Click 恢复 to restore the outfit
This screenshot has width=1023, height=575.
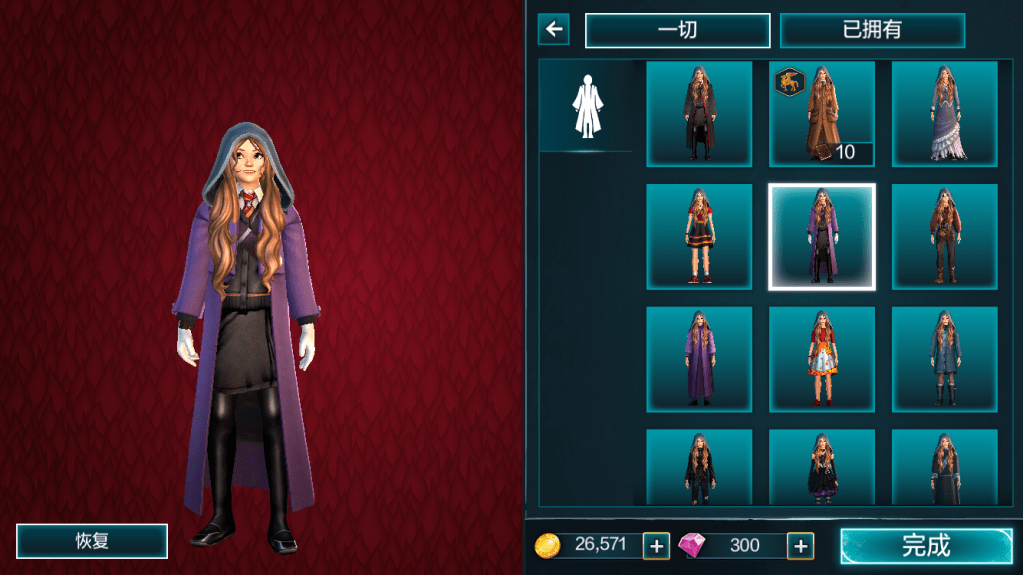point(92,541)
